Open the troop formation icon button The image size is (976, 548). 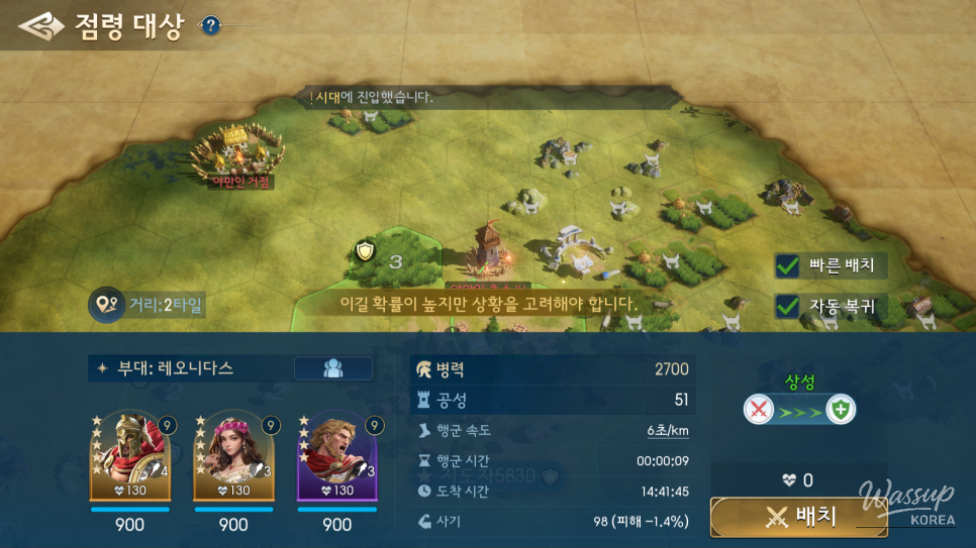point(333,368)
